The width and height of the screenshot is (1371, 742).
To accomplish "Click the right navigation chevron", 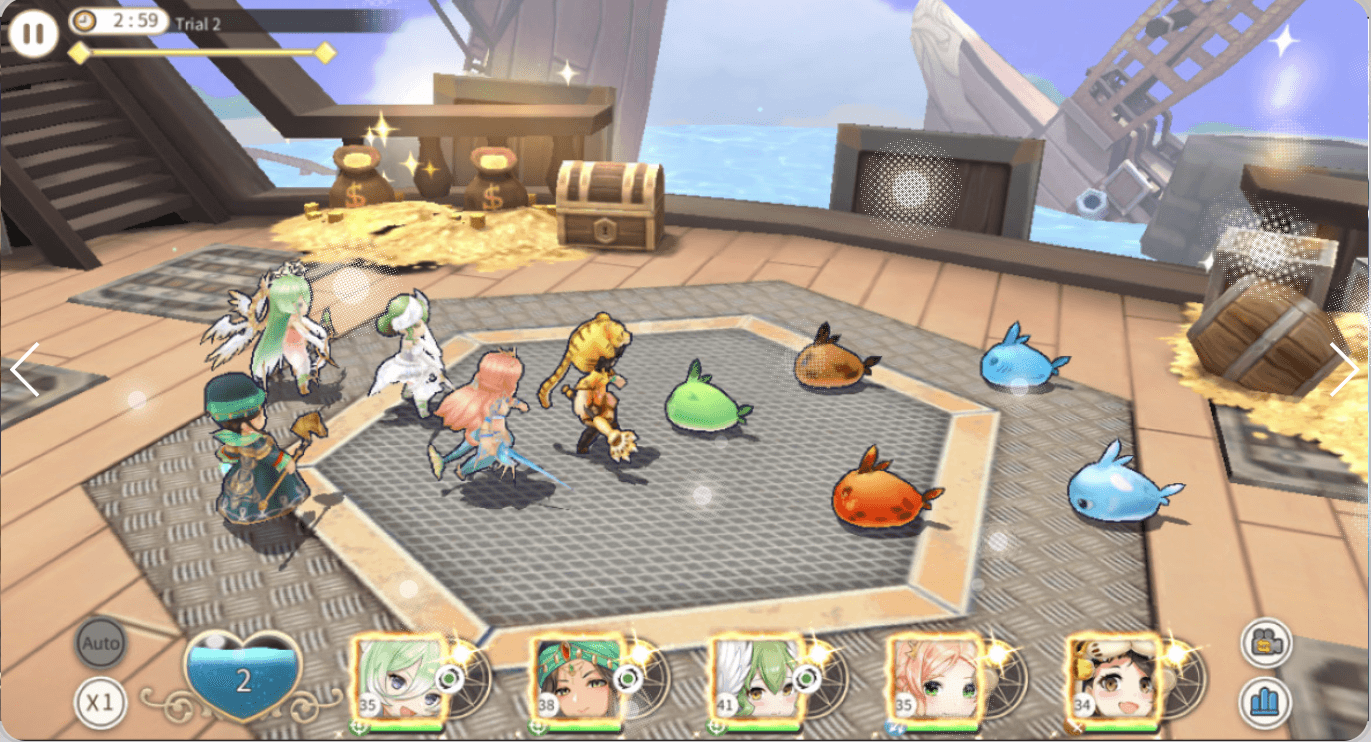I will click(x=1347, y=371).
